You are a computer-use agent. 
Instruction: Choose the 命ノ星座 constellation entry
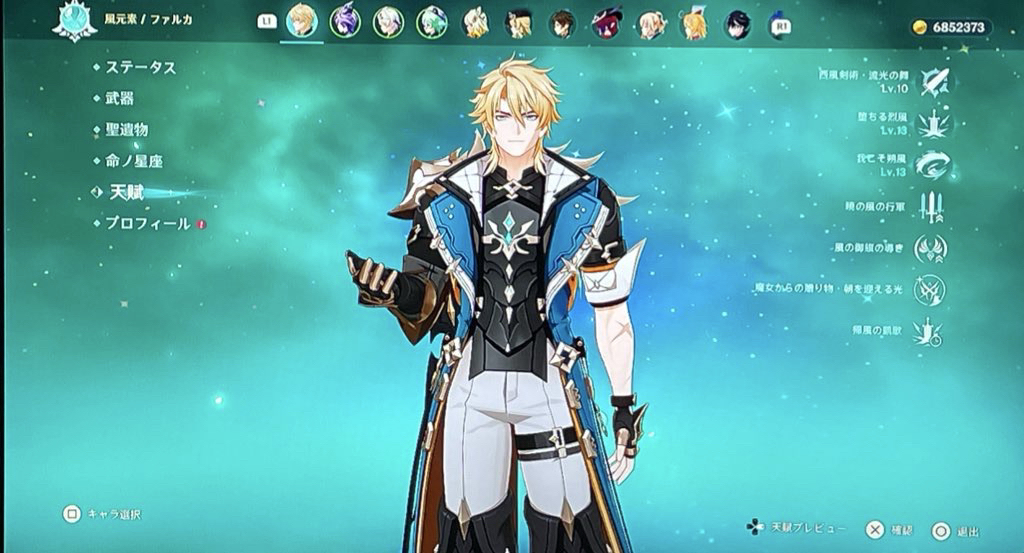pos(133,160)
